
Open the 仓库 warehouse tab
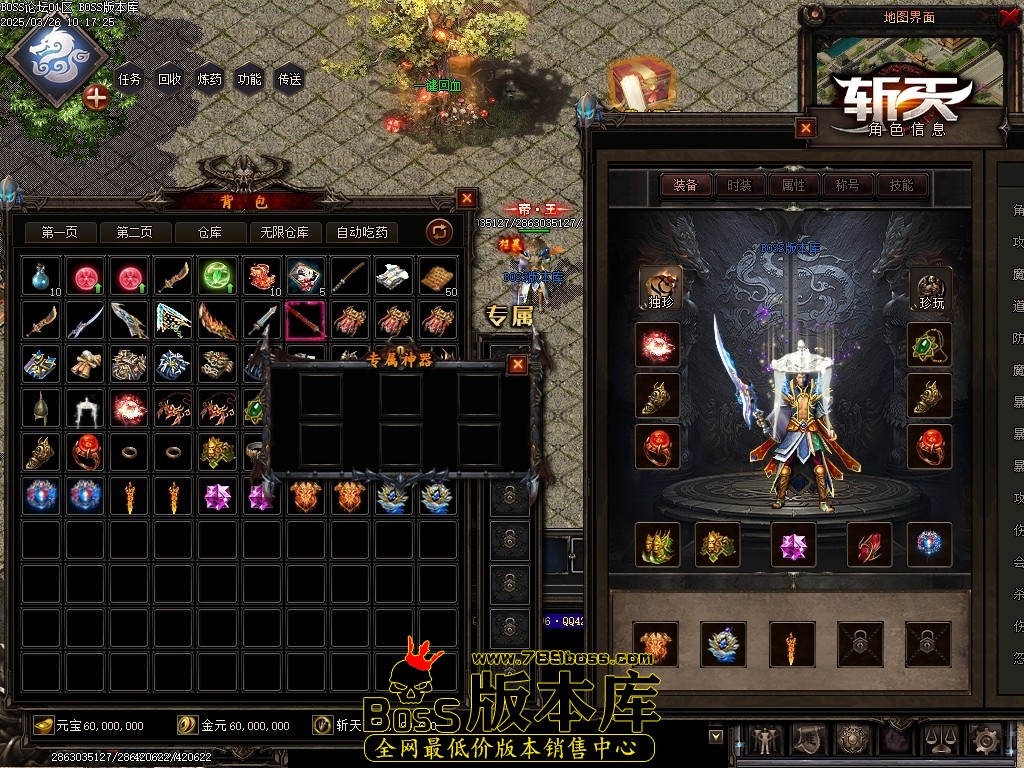(209, 232)
